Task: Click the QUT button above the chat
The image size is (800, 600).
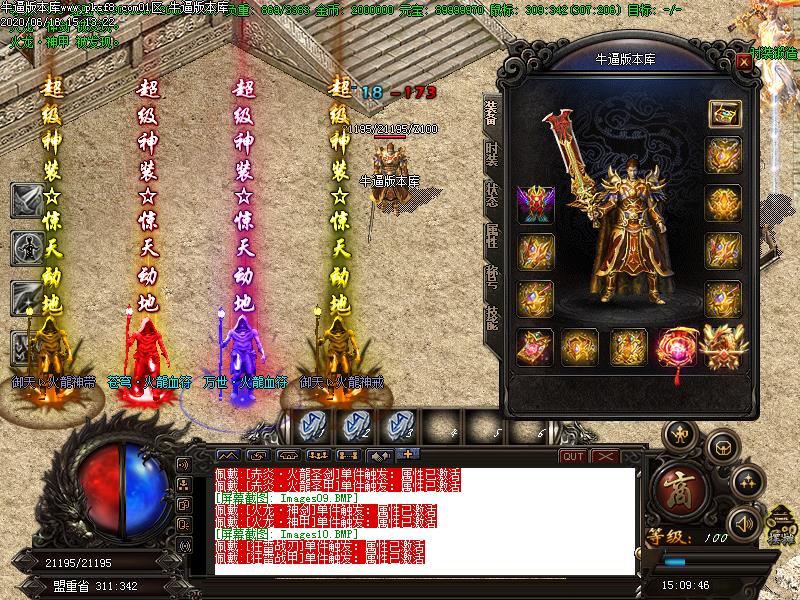Action: [x=573, y=457]
